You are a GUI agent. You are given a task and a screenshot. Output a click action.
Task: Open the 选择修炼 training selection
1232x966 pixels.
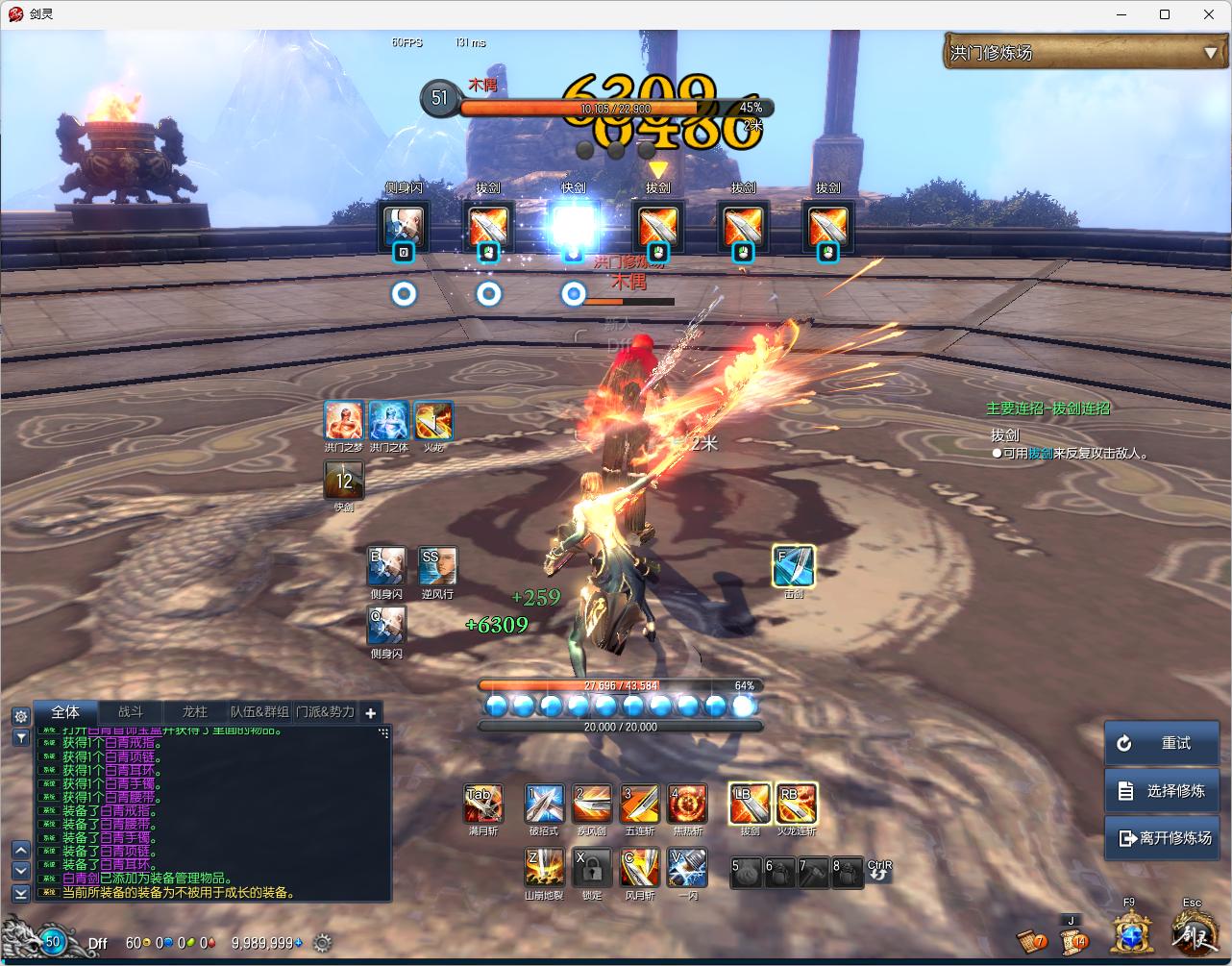click(1162, 790)
